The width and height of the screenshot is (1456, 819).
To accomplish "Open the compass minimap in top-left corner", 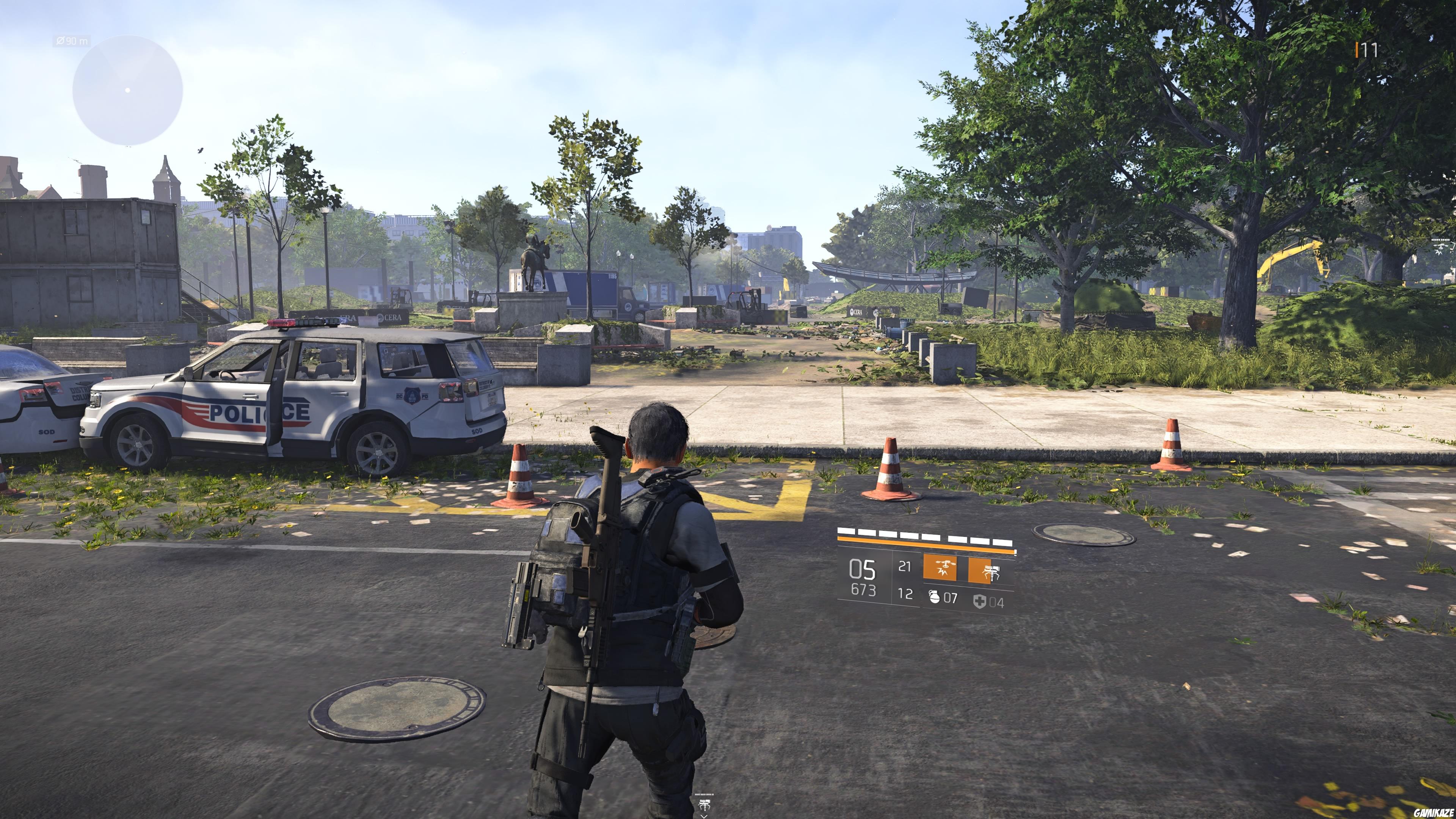I will point(127,88).
